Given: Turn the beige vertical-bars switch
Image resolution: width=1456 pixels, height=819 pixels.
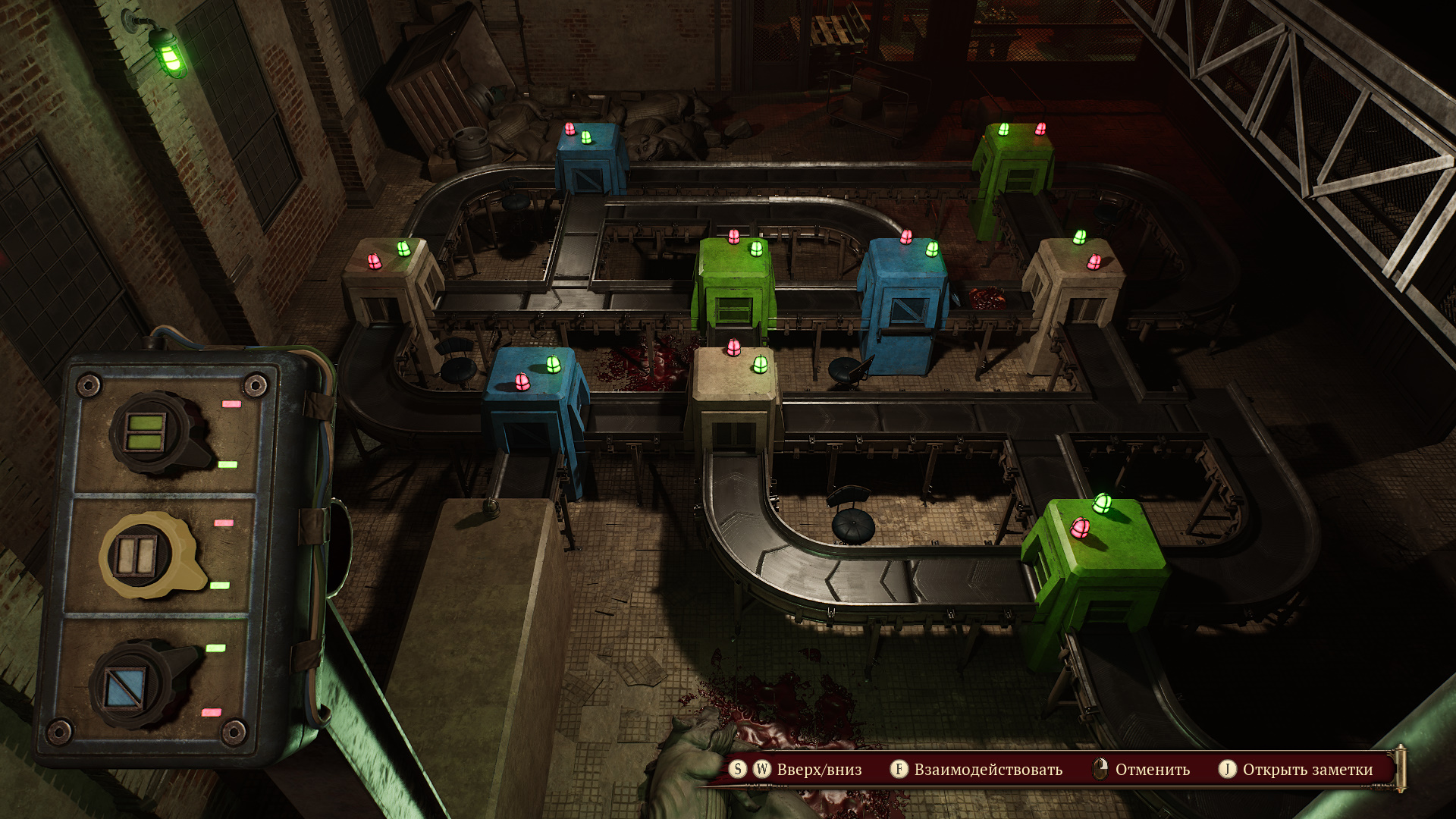Looking at the screenshot, I should tap(139, 557).
